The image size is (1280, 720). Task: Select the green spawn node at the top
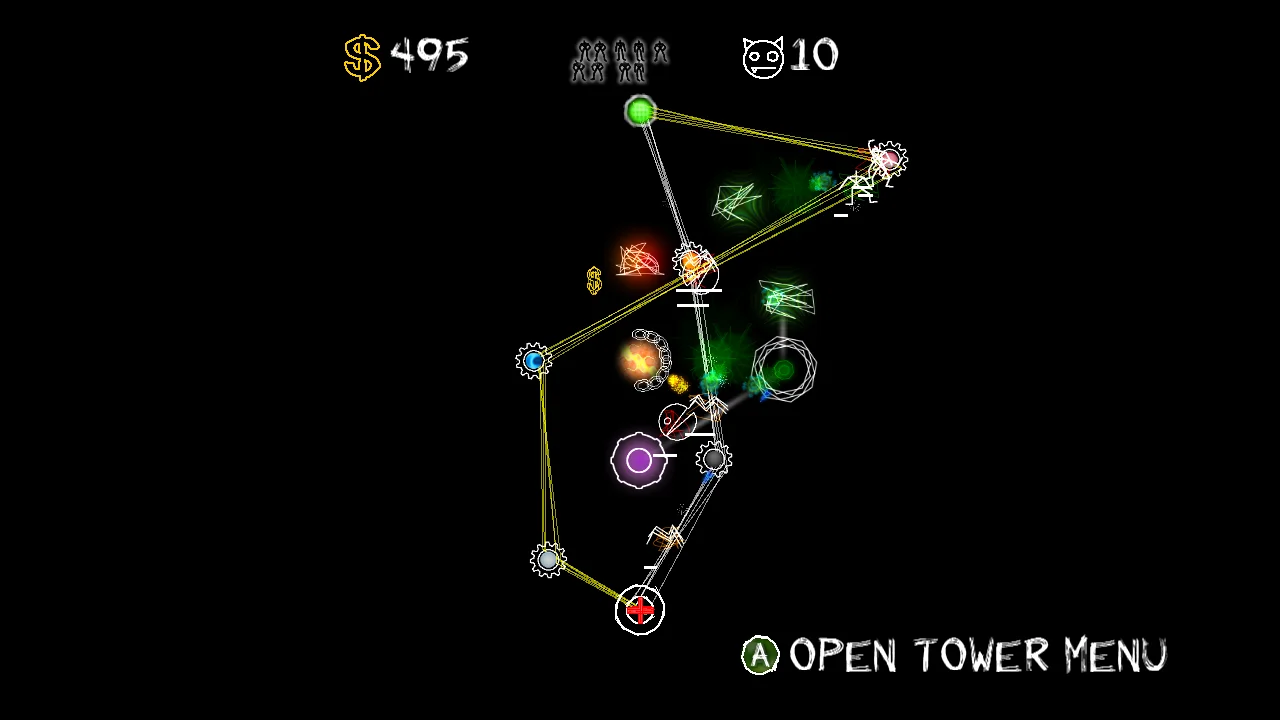click(641, 111)
